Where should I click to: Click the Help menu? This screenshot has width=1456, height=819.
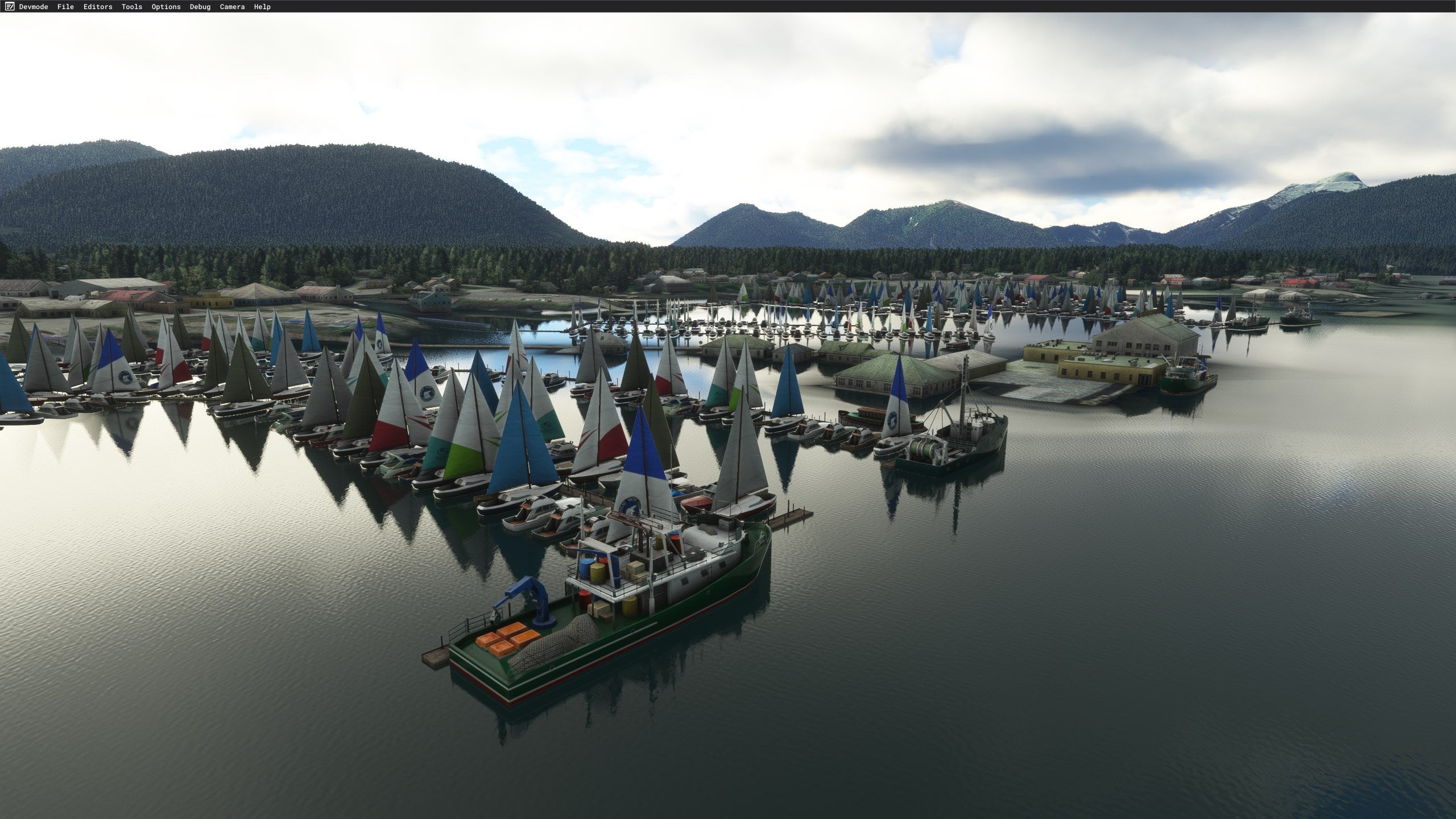(x=262, y=7)
